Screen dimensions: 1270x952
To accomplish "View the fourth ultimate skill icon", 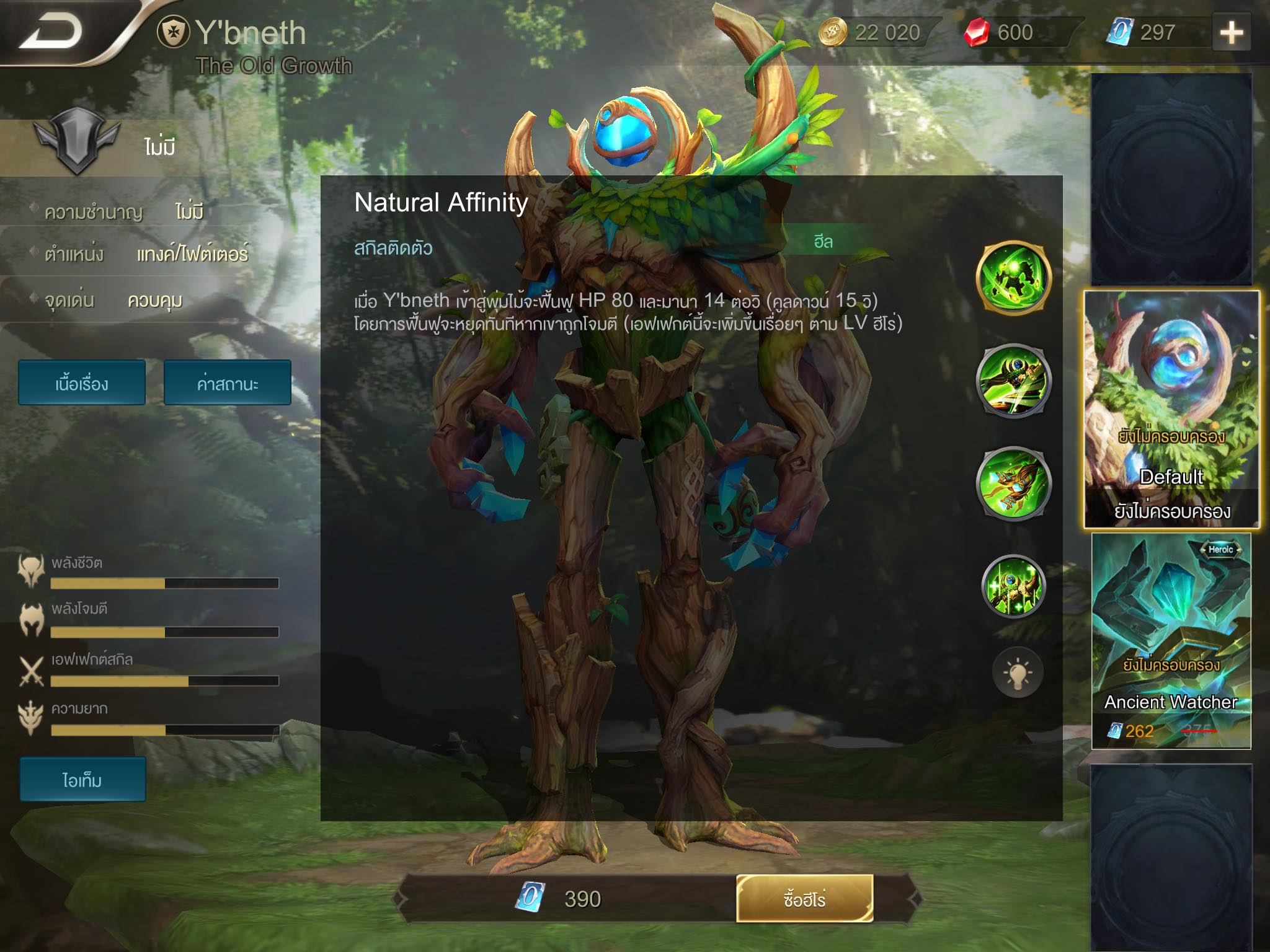I will click(1013, 586).
